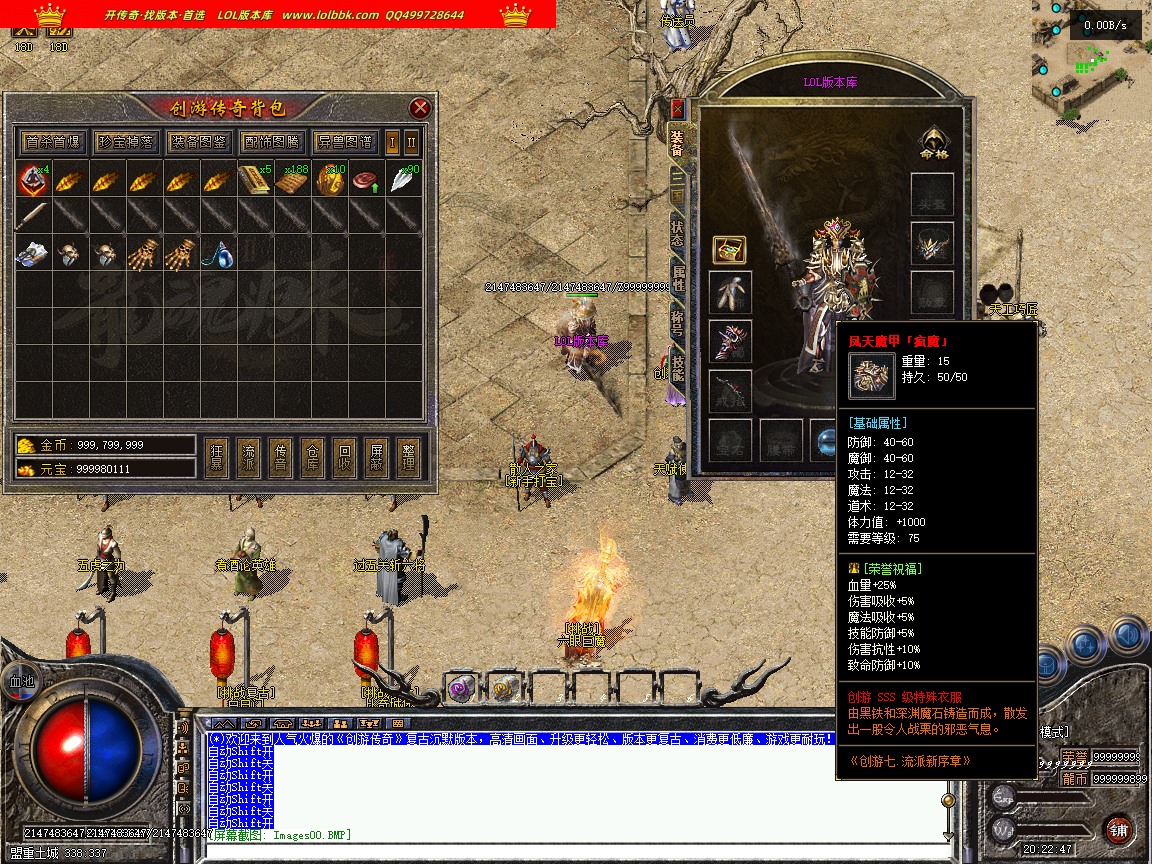Image resolution: width=1152 pixels, height=864 pixels.
Task: Select the book item with x5 count
Action: pyautogui.click(x=255, y=180)
